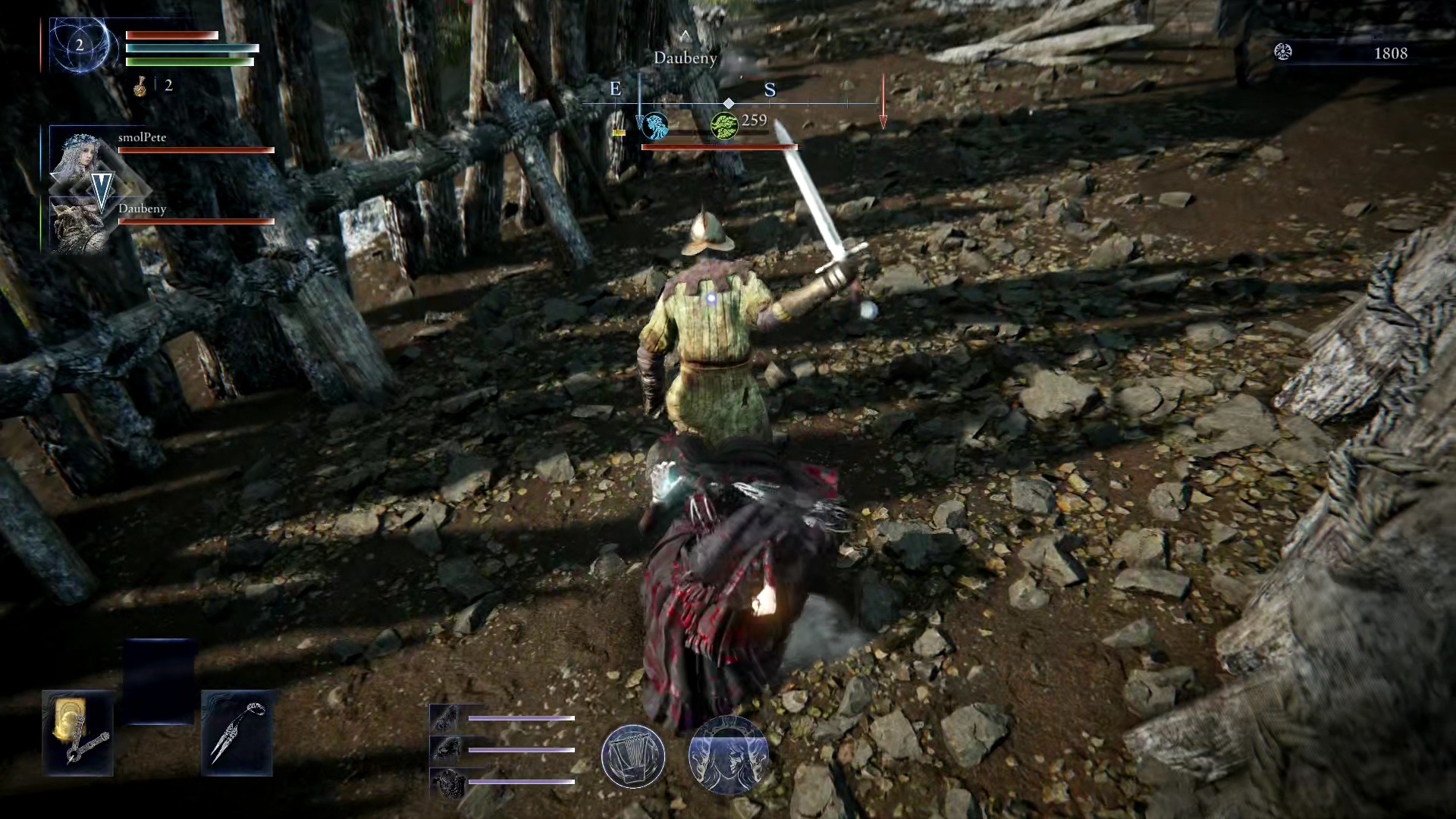Click the top summon status icon
Image resolution: width=1456 pixels, height=819 pixels.
tap(444, 717)
